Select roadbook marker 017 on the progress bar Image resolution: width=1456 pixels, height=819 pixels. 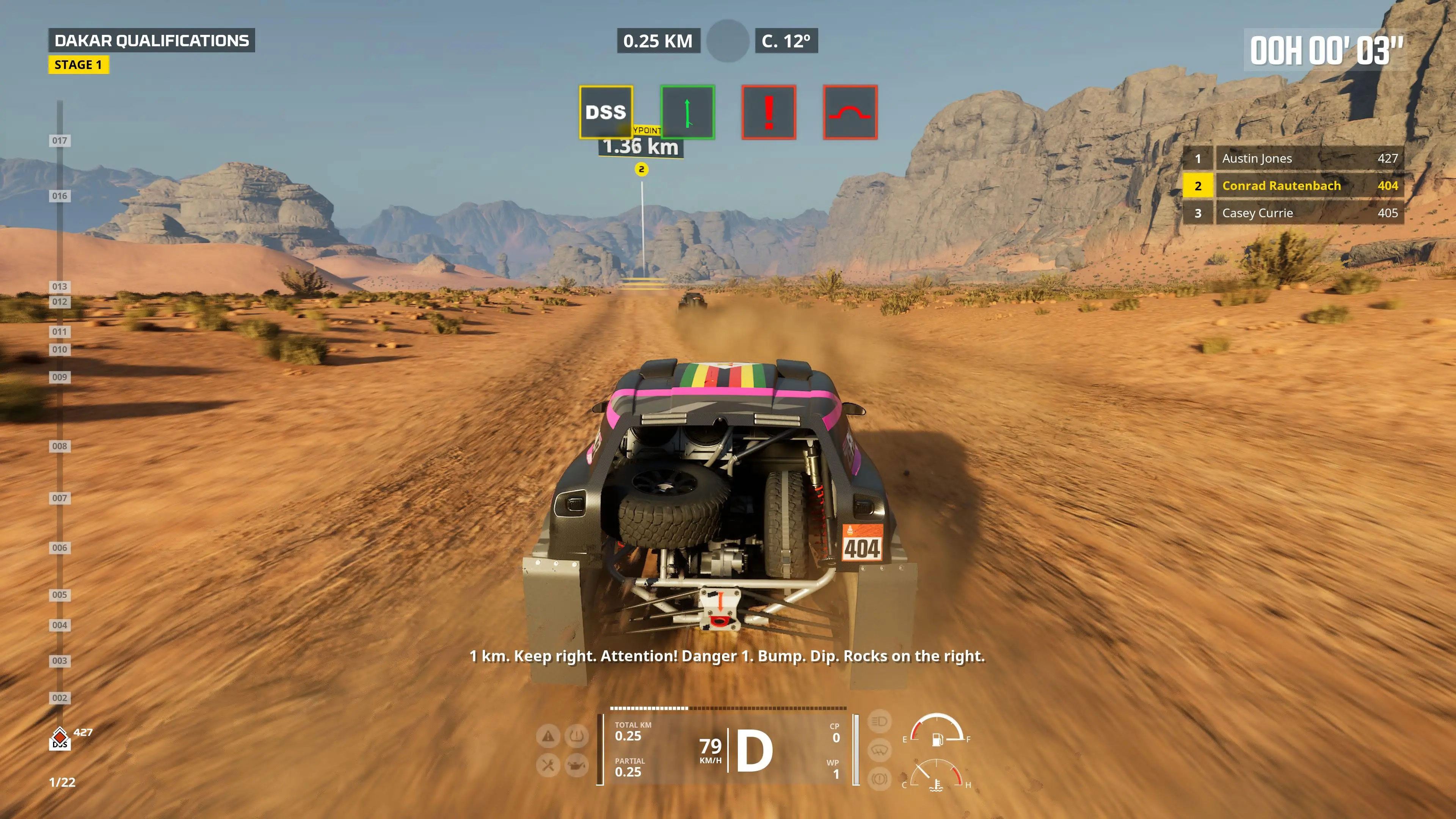point(60,140)
